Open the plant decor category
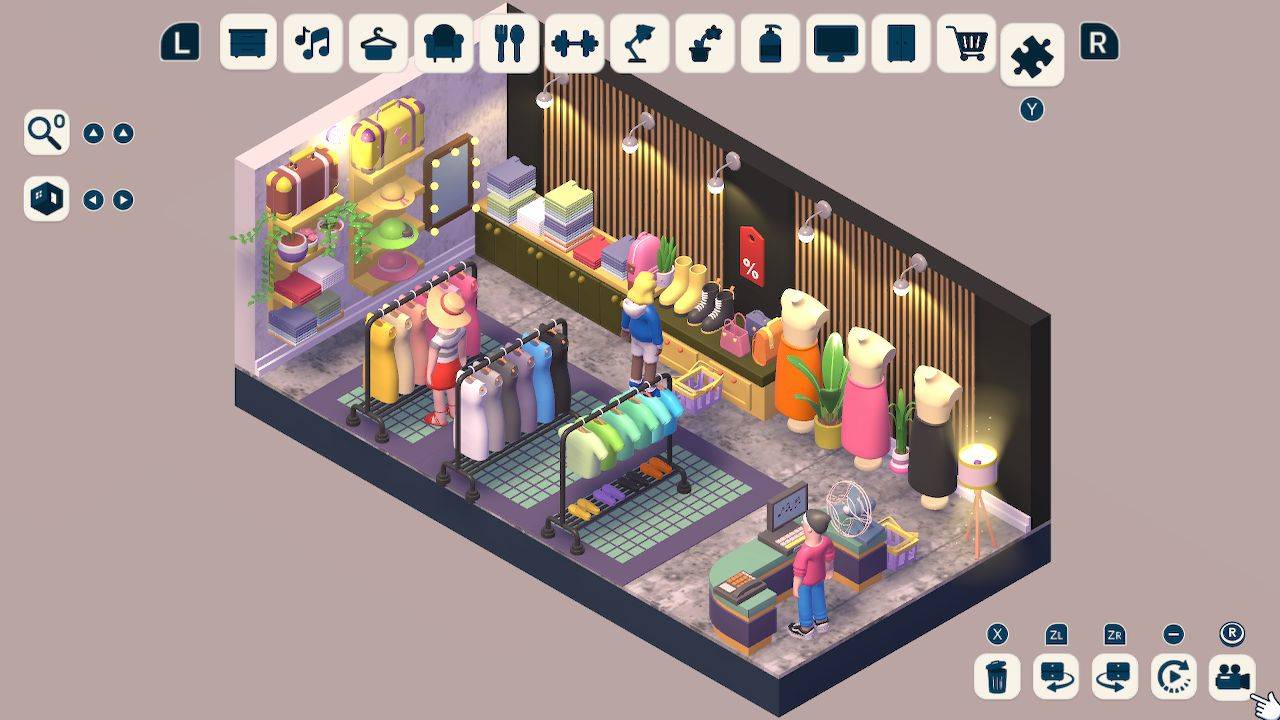 [x=705, y=44]
